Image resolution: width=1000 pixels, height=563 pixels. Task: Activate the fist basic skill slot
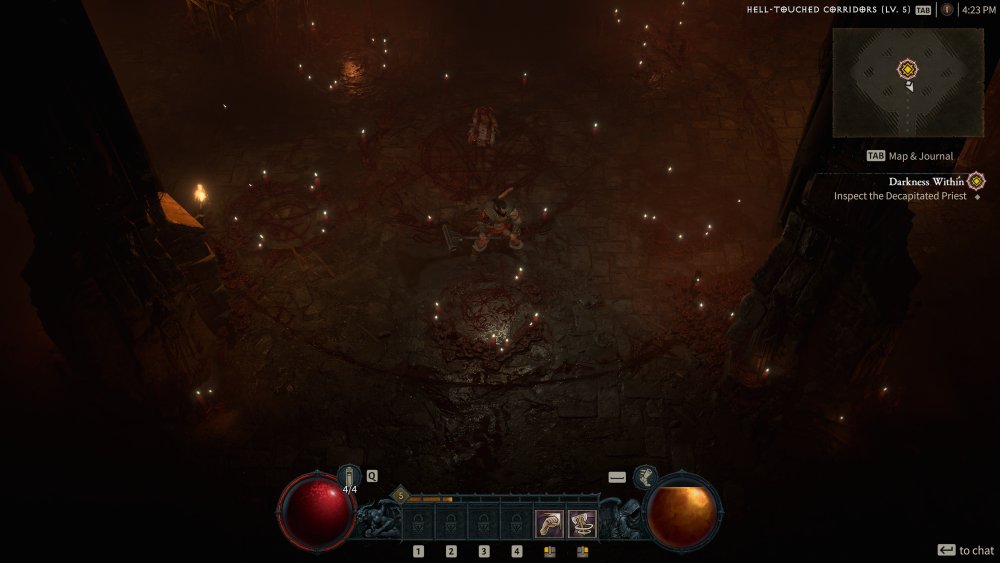(549, 522)
